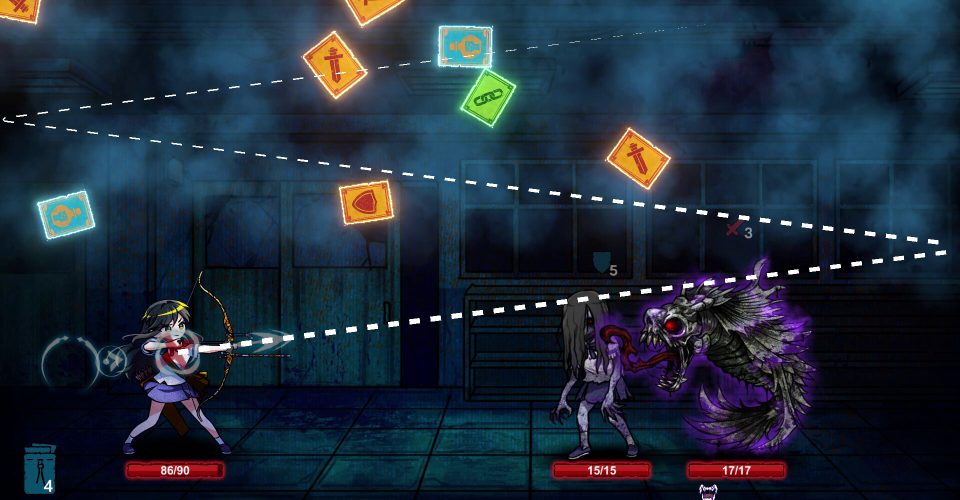960x500 pixels.
Task: Inspect the shield intent icon showing 5
Action: point(601,263)
